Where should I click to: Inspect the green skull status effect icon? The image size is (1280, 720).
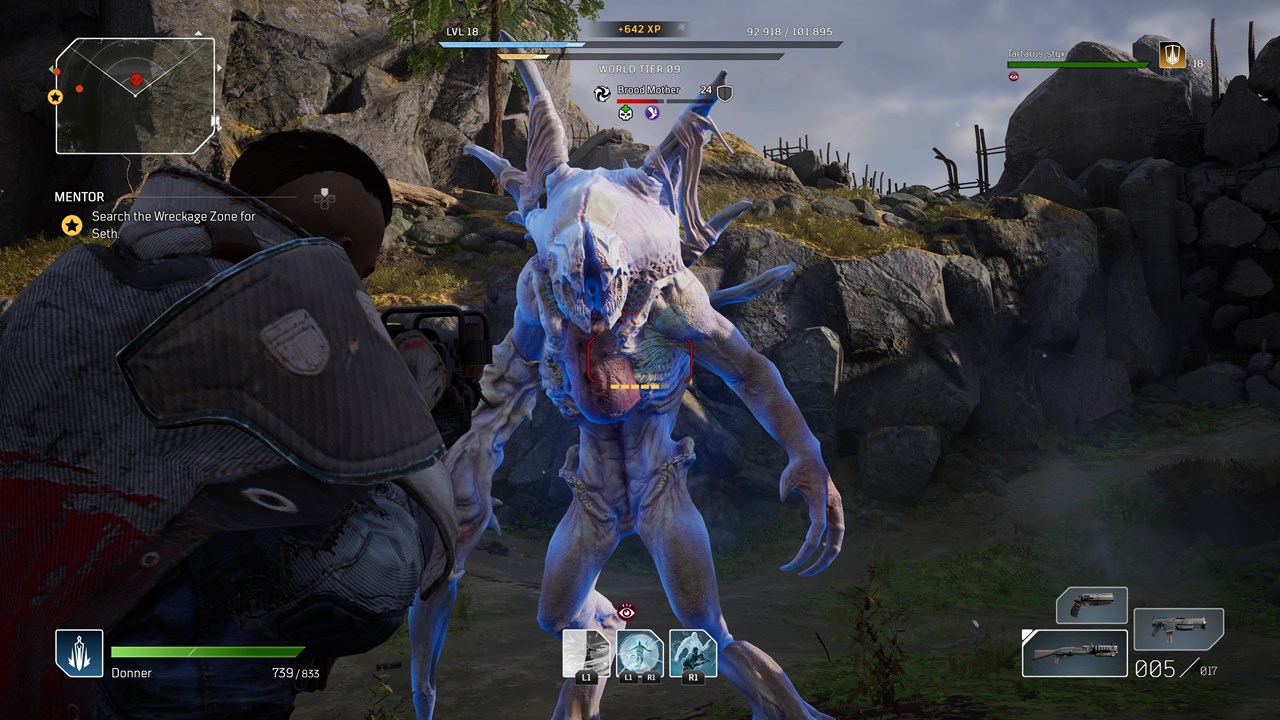[x=626, y=113]
